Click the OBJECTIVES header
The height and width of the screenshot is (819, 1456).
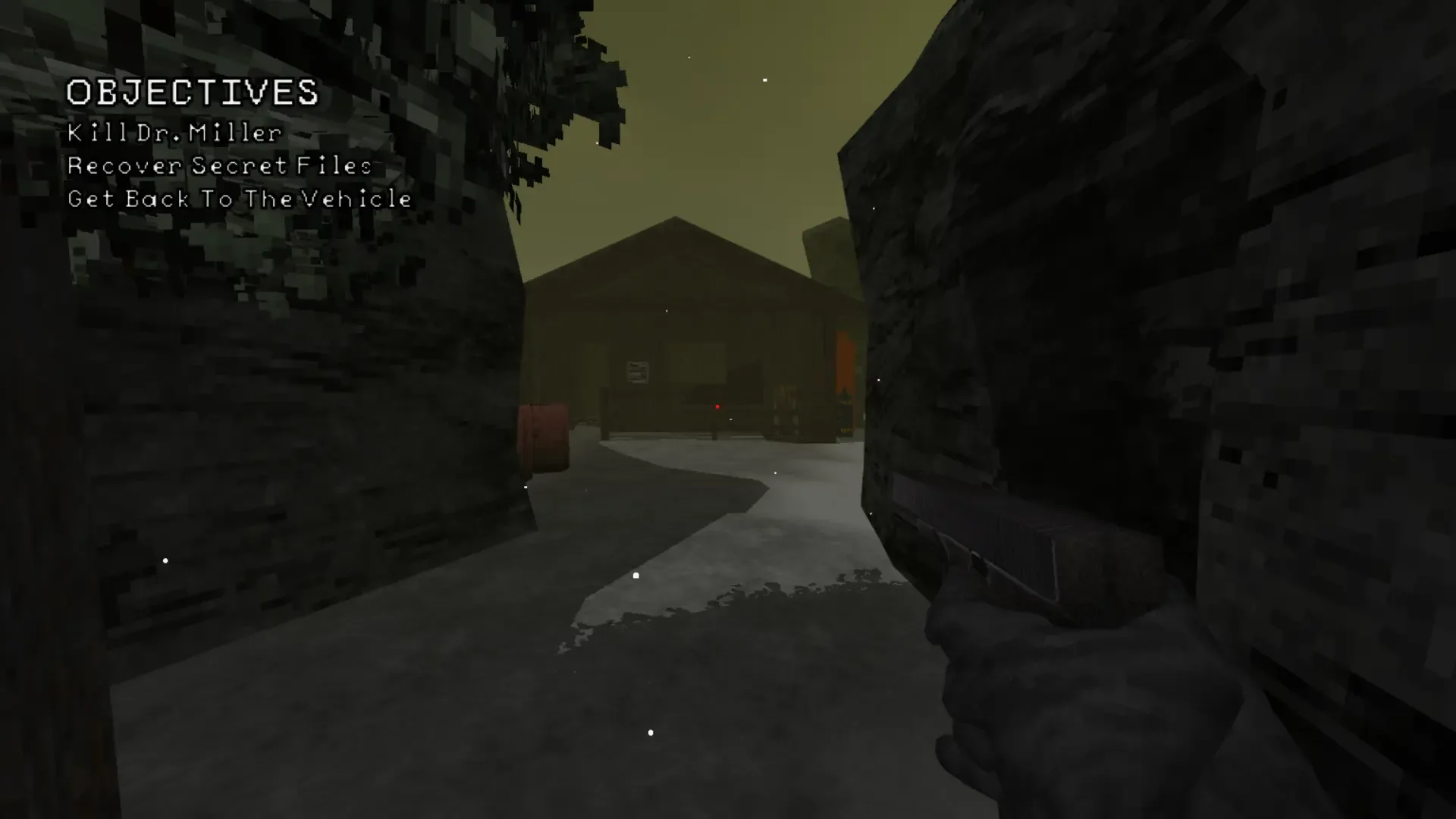tap(193, 94)
